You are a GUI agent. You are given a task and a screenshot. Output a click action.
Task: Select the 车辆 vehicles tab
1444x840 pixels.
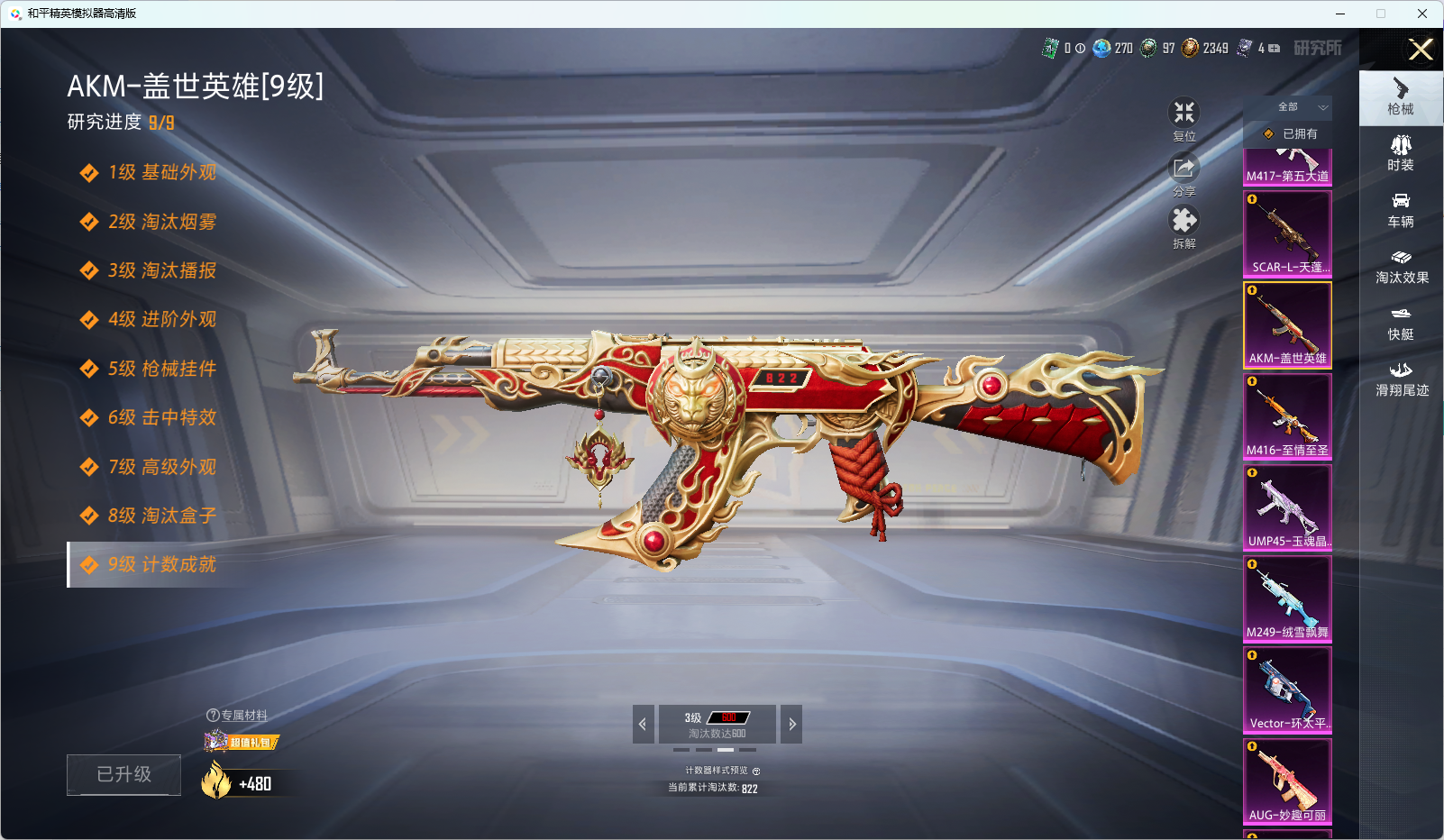pos(1401,210)
